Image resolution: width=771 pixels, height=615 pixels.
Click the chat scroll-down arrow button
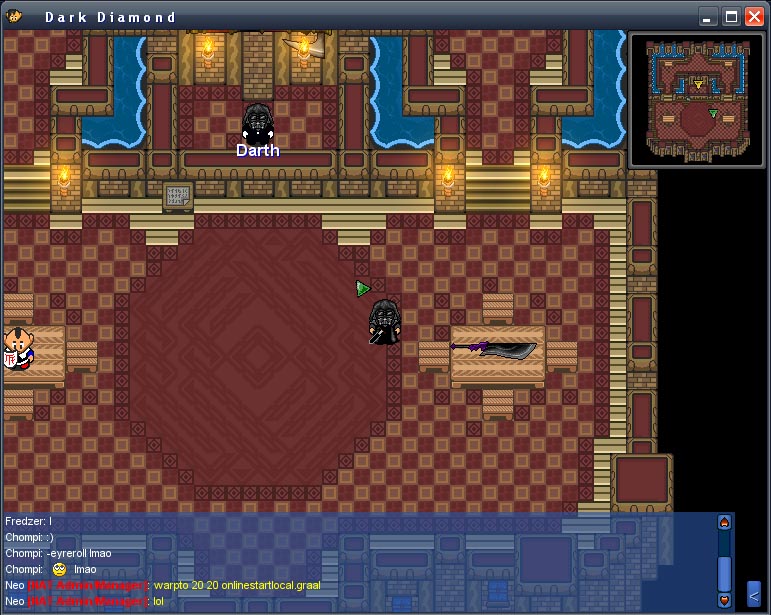tap(725, 601)
